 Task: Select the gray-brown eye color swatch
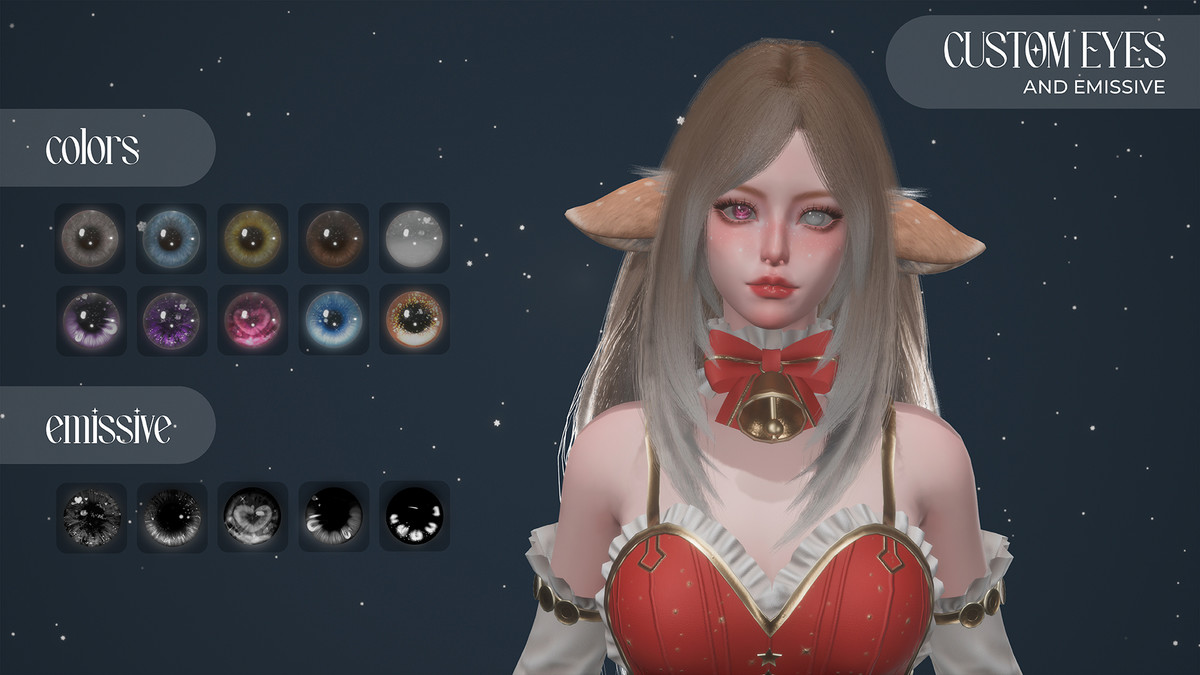(x=90, y=238)
